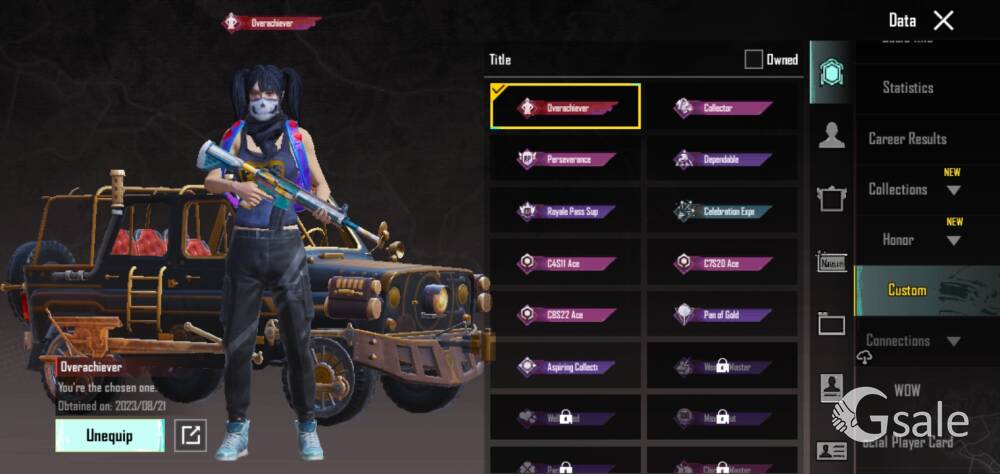Select the Celebration Expe title

[722, 211]
